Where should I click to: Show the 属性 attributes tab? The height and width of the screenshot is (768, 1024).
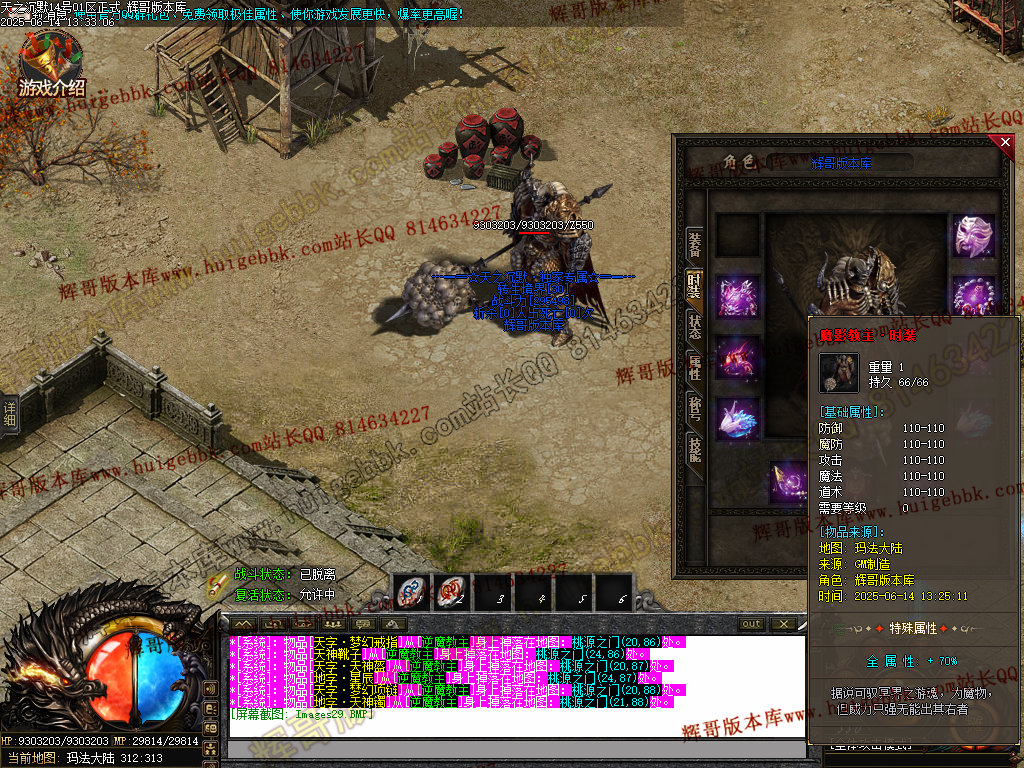[694, 366]
